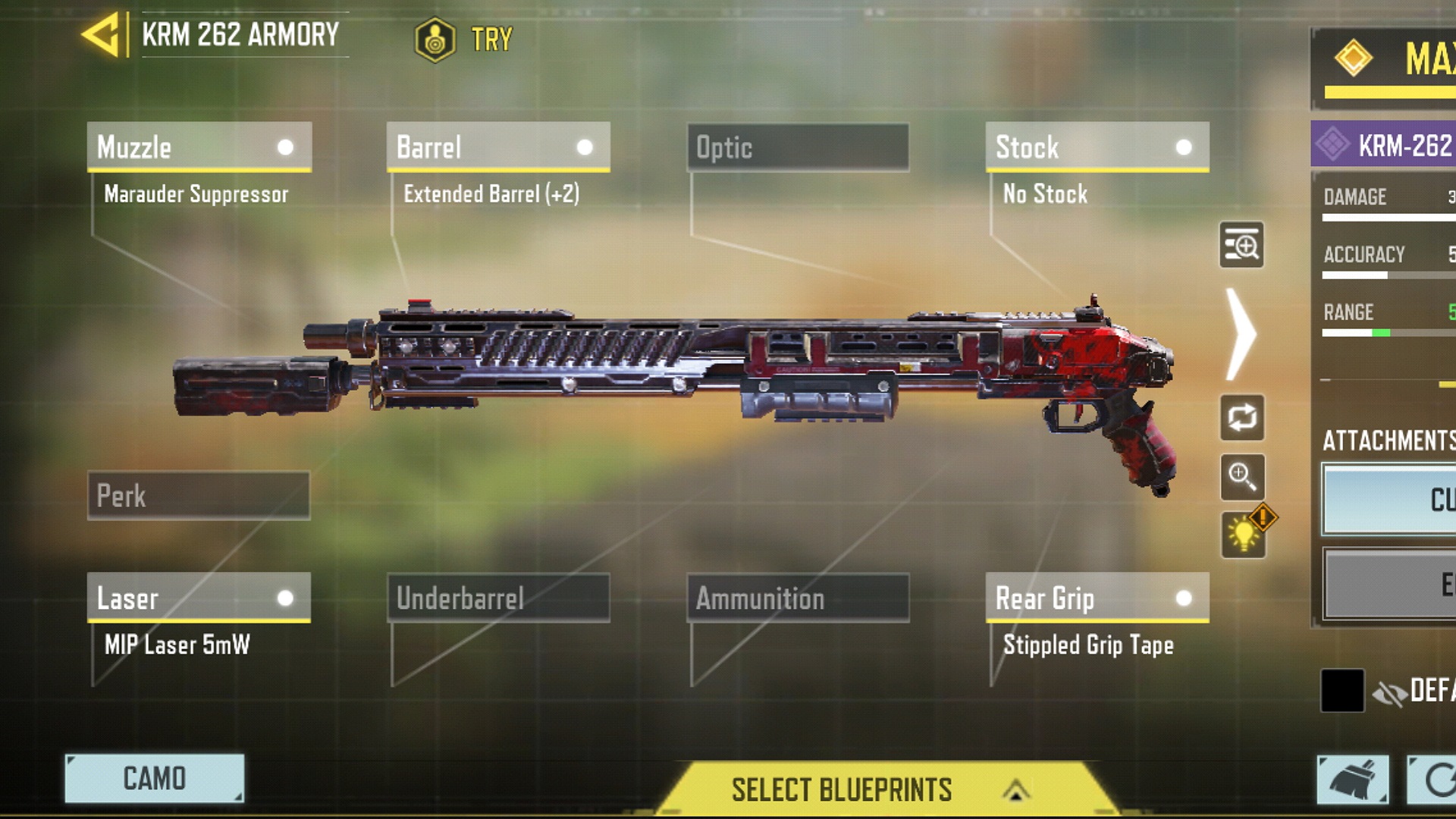This screenshot has height=819, width=1456.
Task: Select the Stock attachment slot
Action: pos(1097,147)
